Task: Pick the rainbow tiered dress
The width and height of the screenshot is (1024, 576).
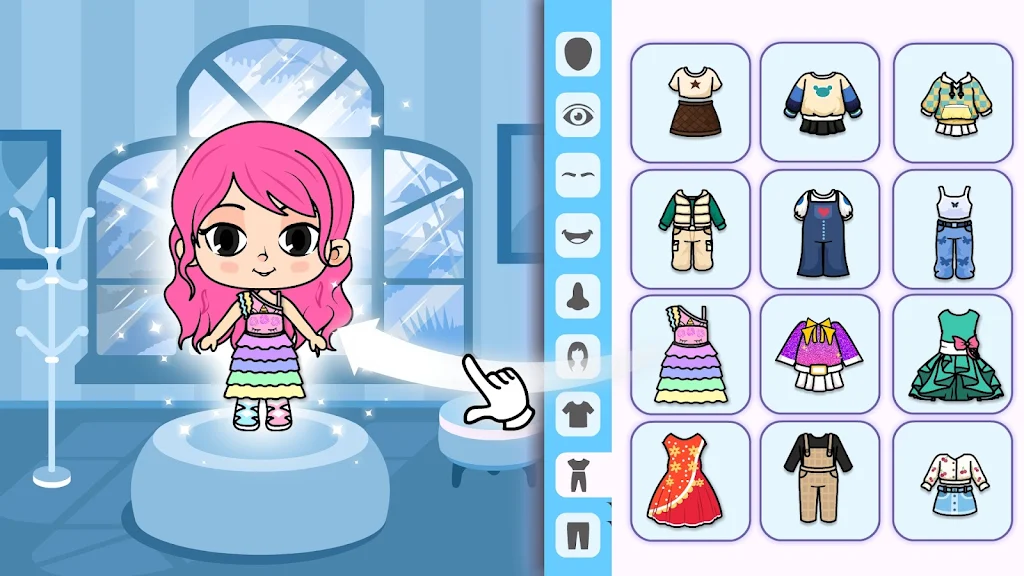Action: coord(690,355)
